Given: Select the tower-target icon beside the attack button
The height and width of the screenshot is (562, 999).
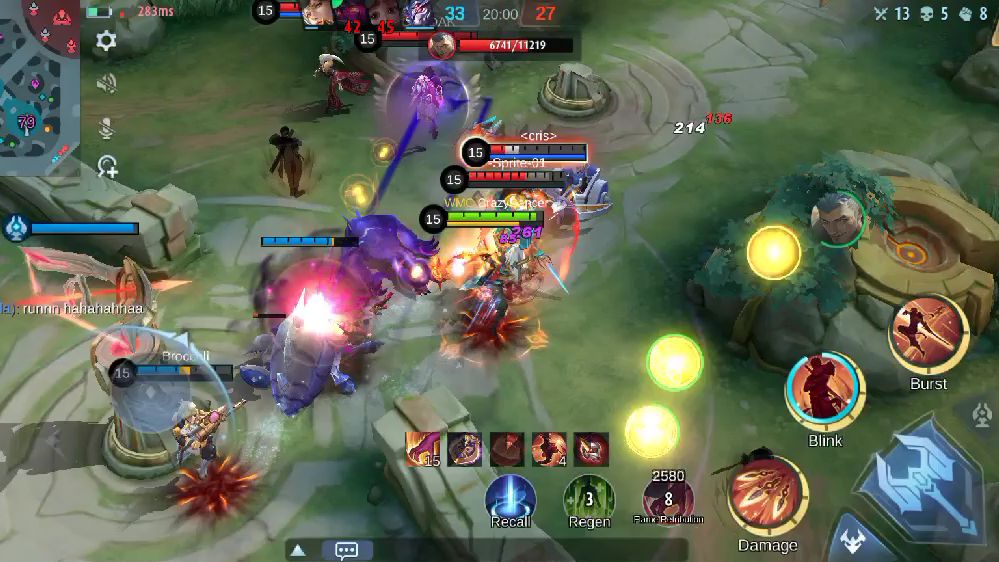Looking at the screenshot, I should click(980, 413).
